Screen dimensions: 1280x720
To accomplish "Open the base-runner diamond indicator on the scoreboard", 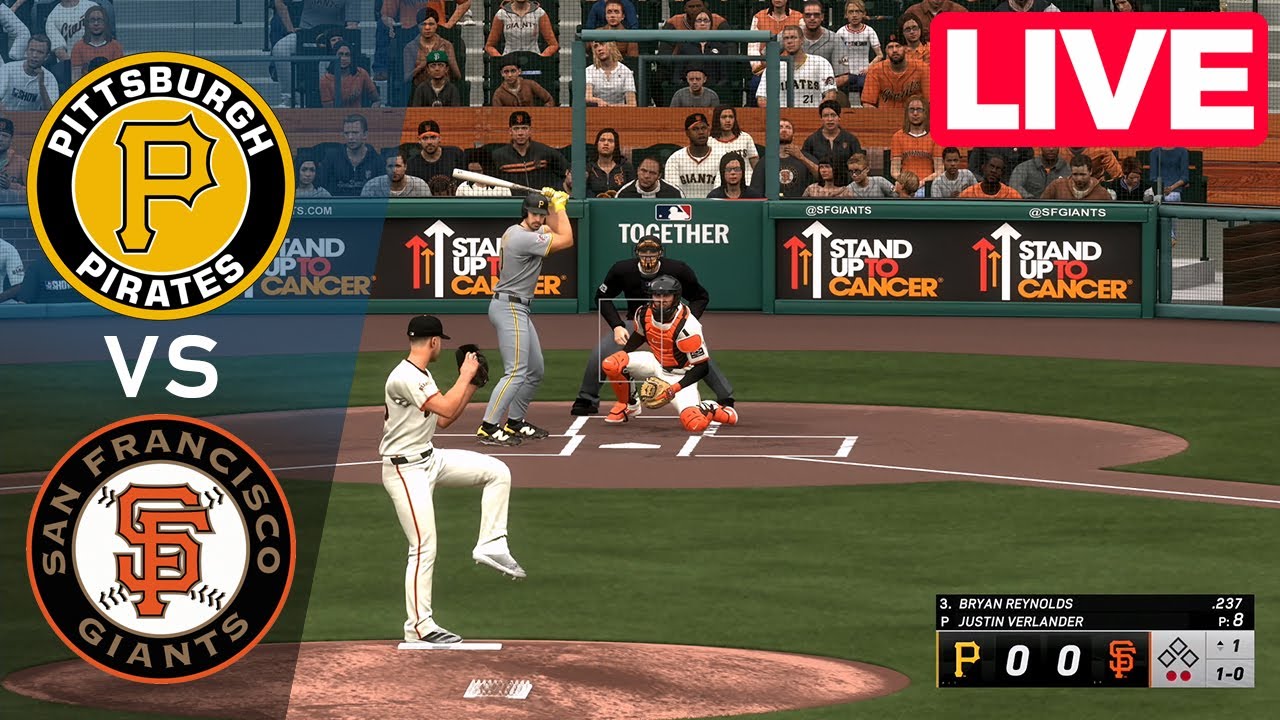I will click(x=1180, y=652).
